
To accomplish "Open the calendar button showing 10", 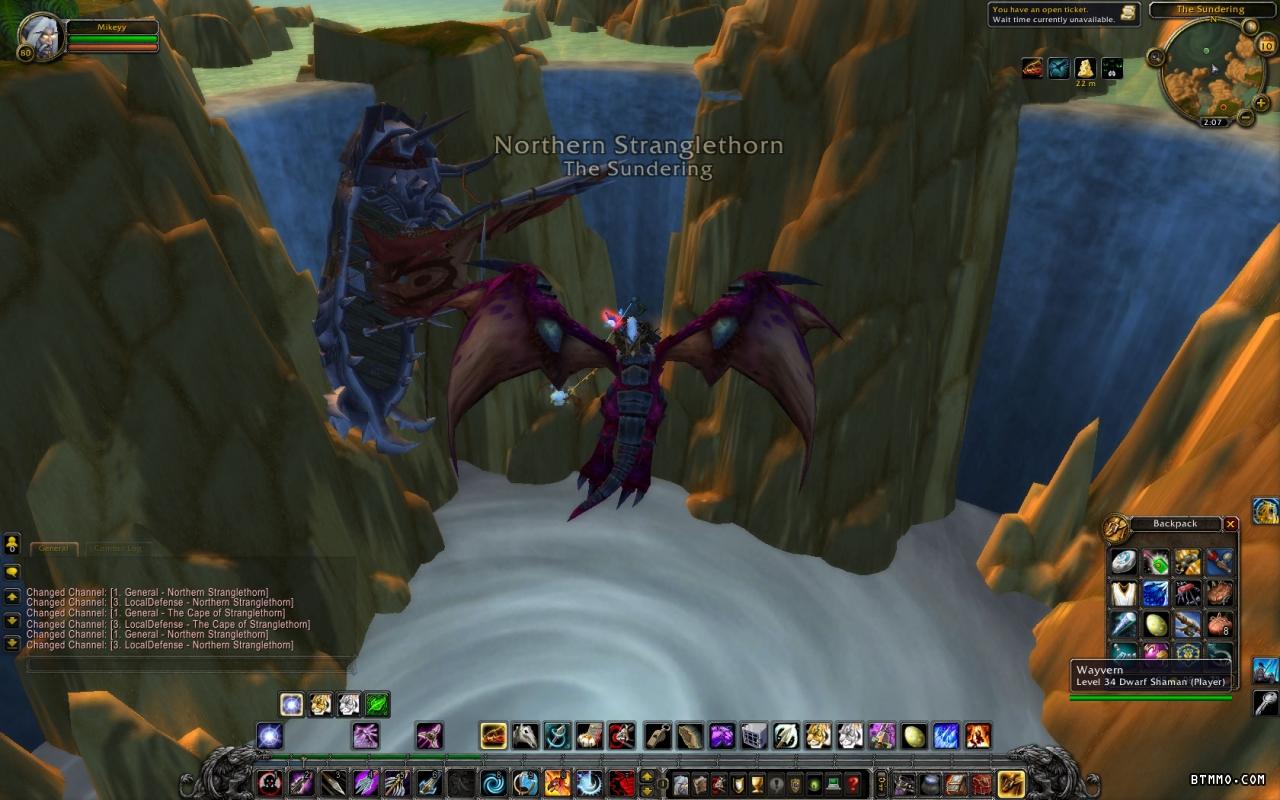I will point(1267,45).
